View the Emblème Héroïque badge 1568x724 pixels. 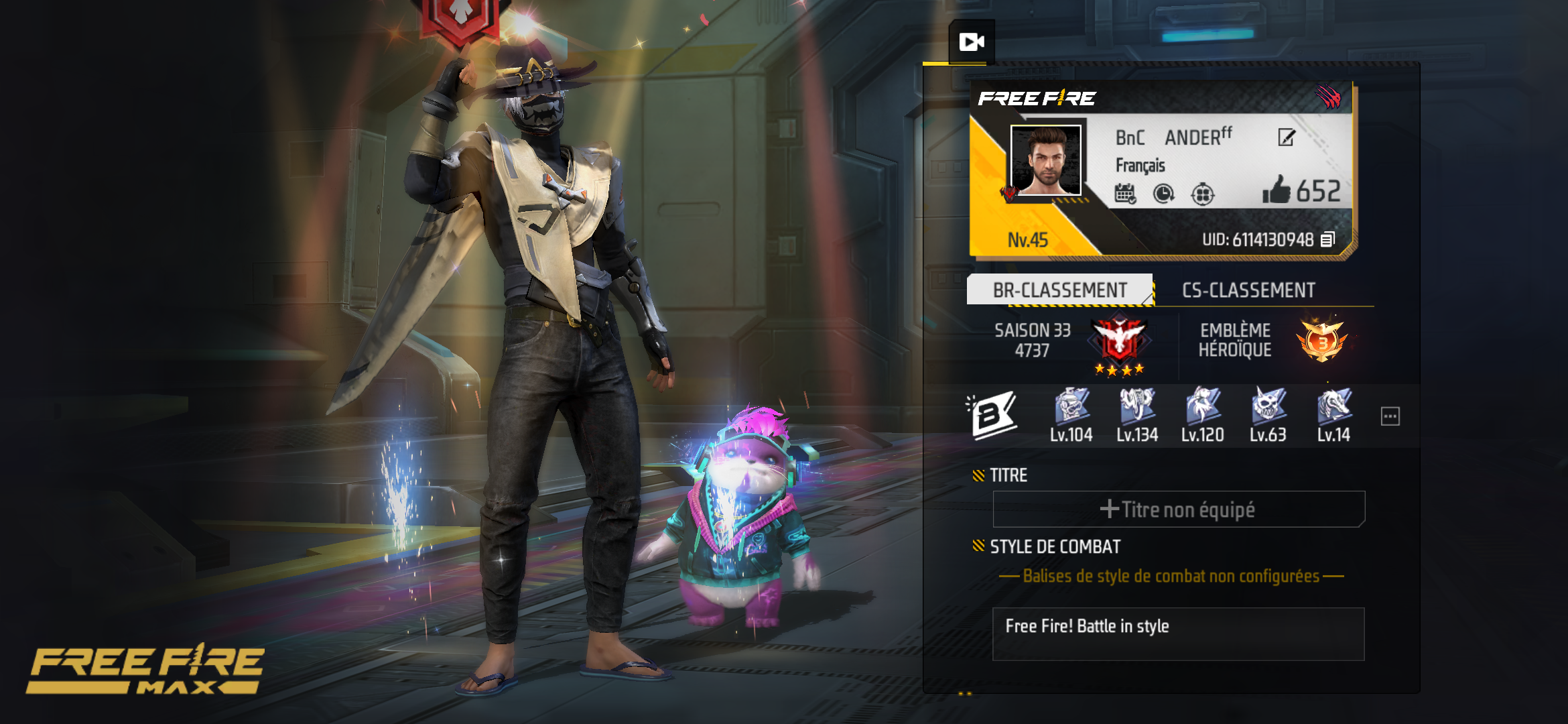click(1321, 341)
